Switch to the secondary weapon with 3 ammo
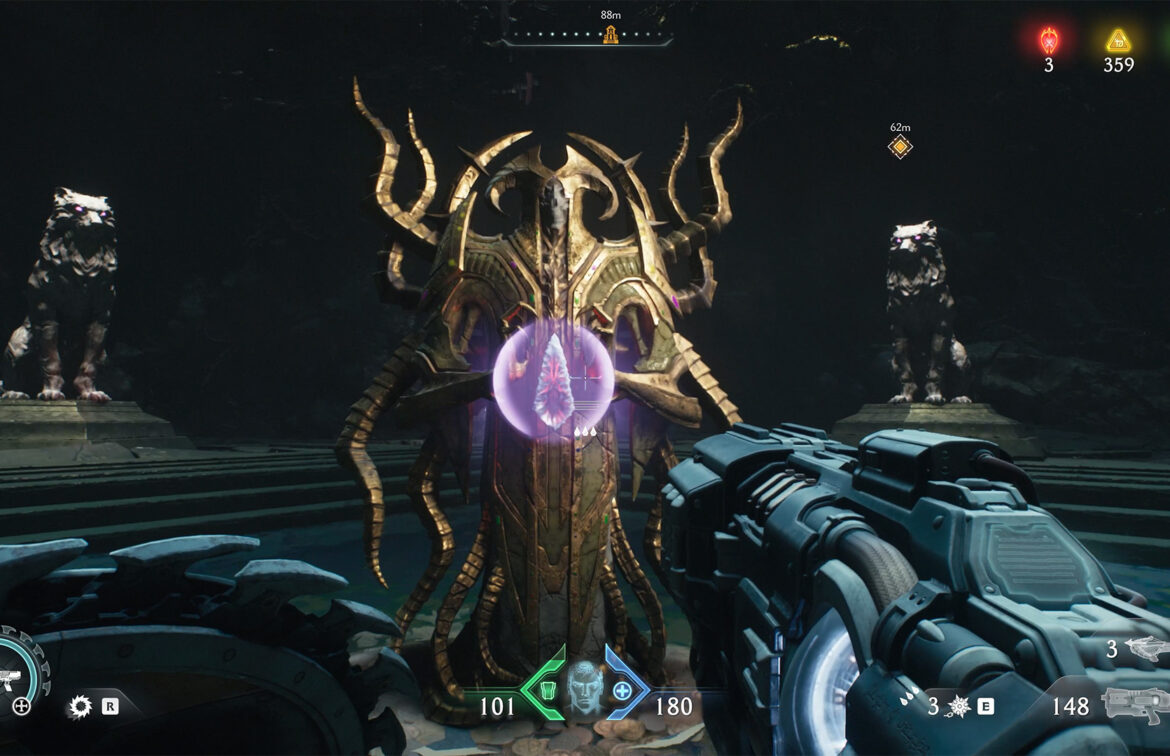Viewport: 1170px width, 756px height. pyautogui.click(x=1145, y=649)
